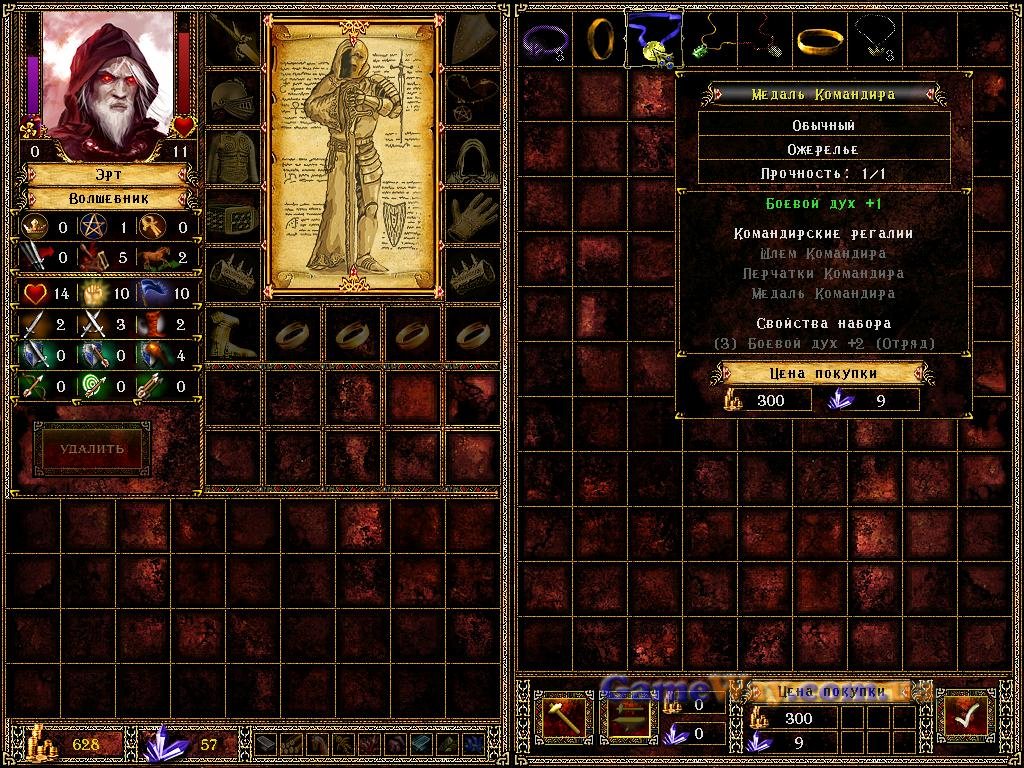The height and width of the screenshot is (768, 1024).
Task: Pick the wide gold band ring
Action: point(819,39)
